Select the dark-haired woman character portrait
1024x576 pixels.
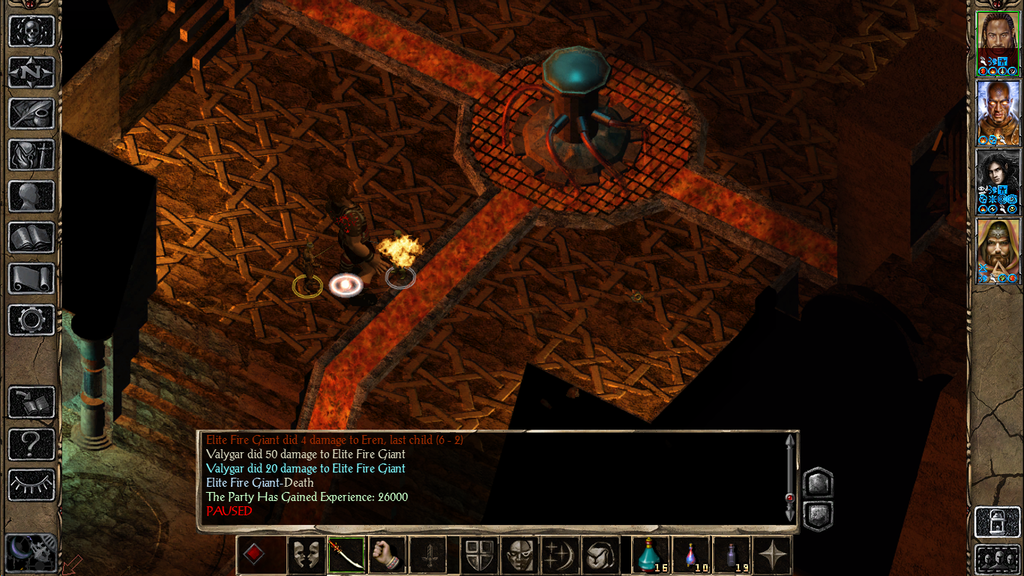[x=997, y=180]
